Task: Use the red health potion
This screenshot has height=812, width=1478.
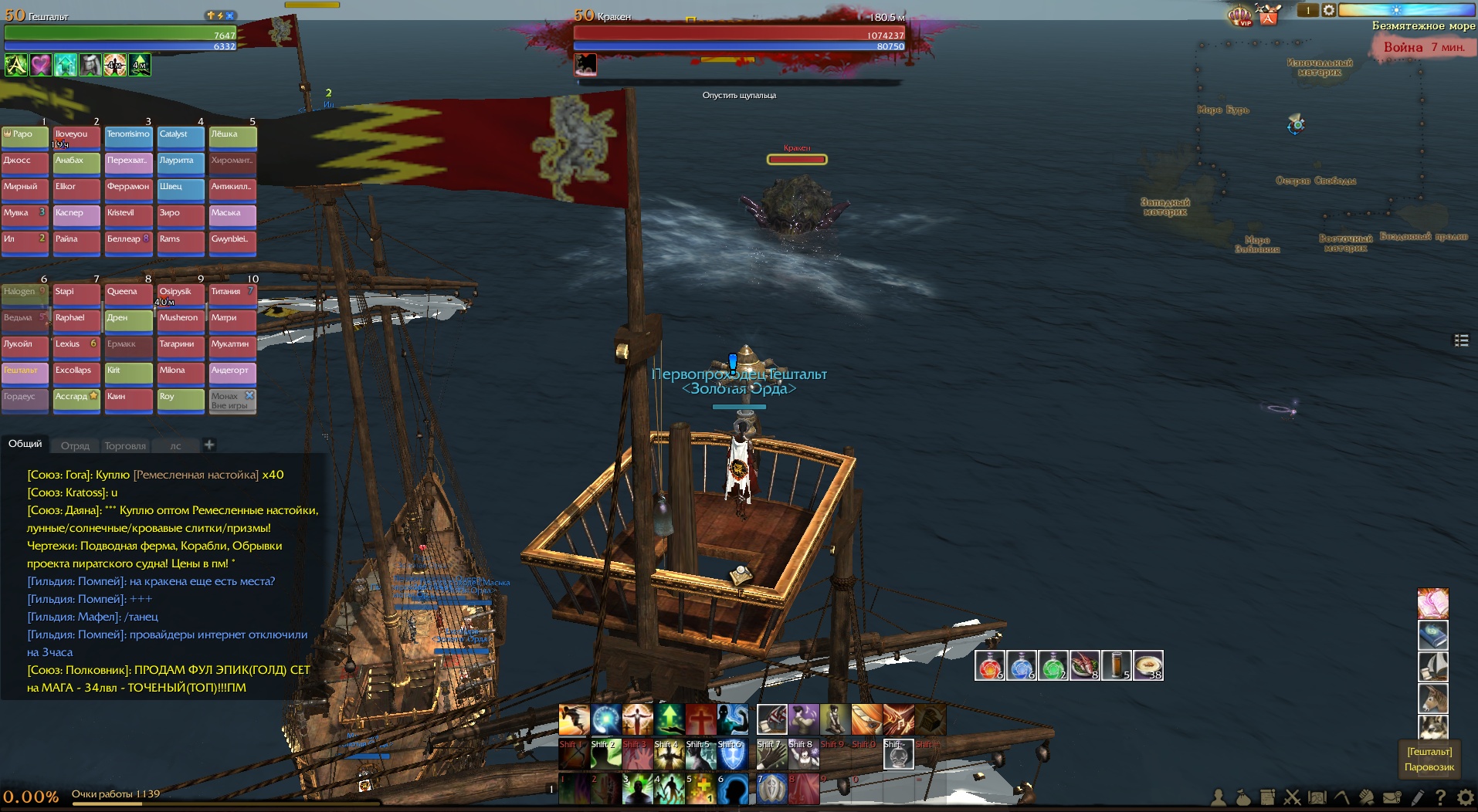Action: pos(989,665)
